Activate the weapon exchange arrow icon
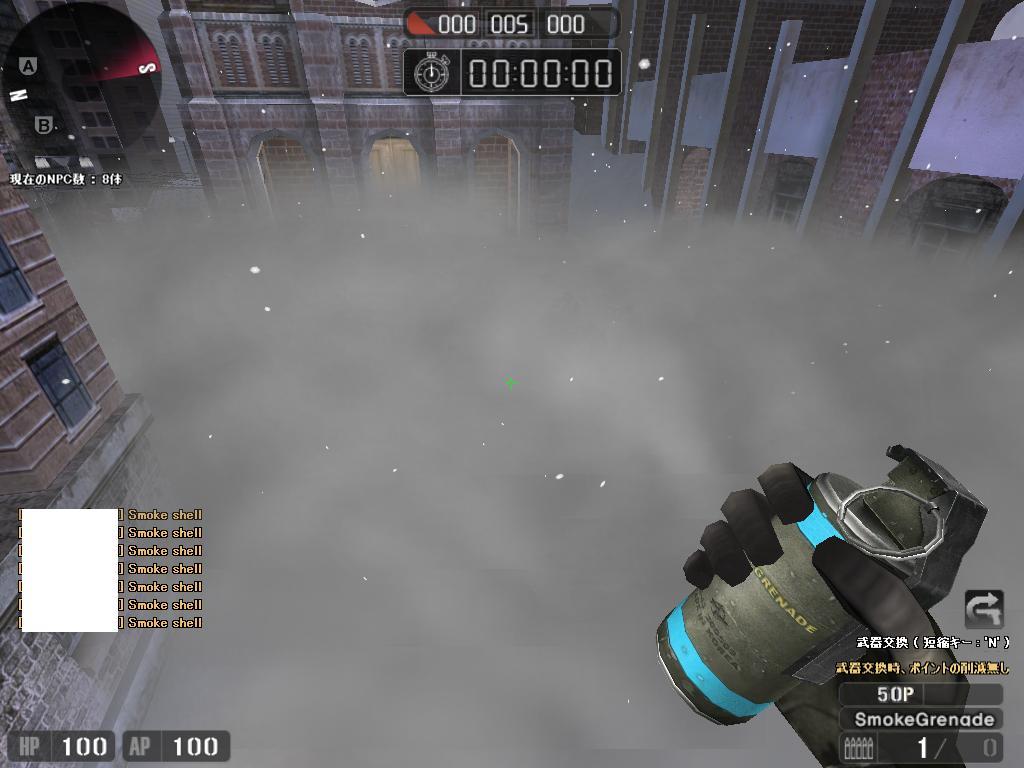The image size is (1024, 768). coord(983,609)
